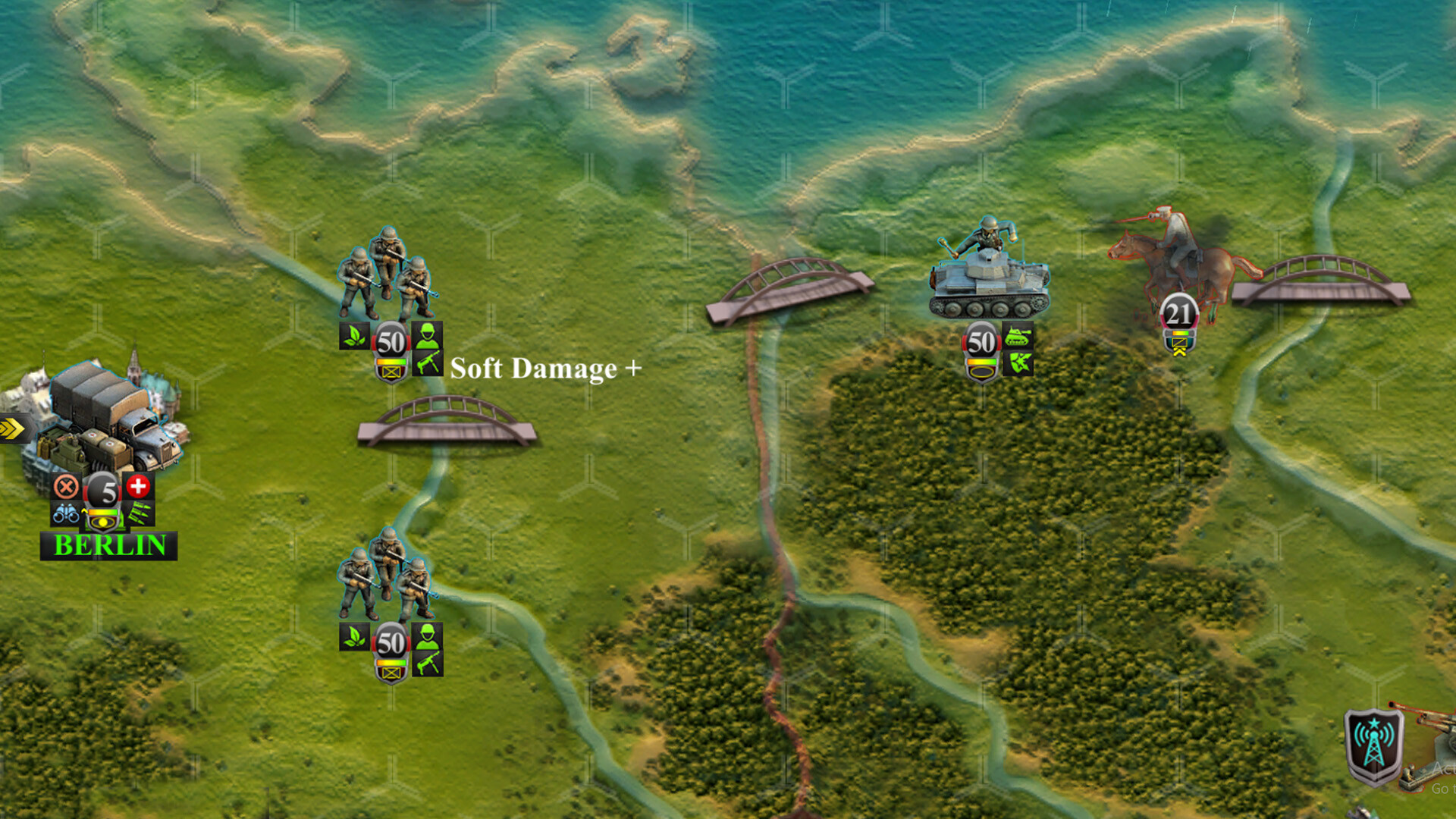Click the red medic cross icon near Berlin
Screen dimensions: 1456x819
pos(138,485)
